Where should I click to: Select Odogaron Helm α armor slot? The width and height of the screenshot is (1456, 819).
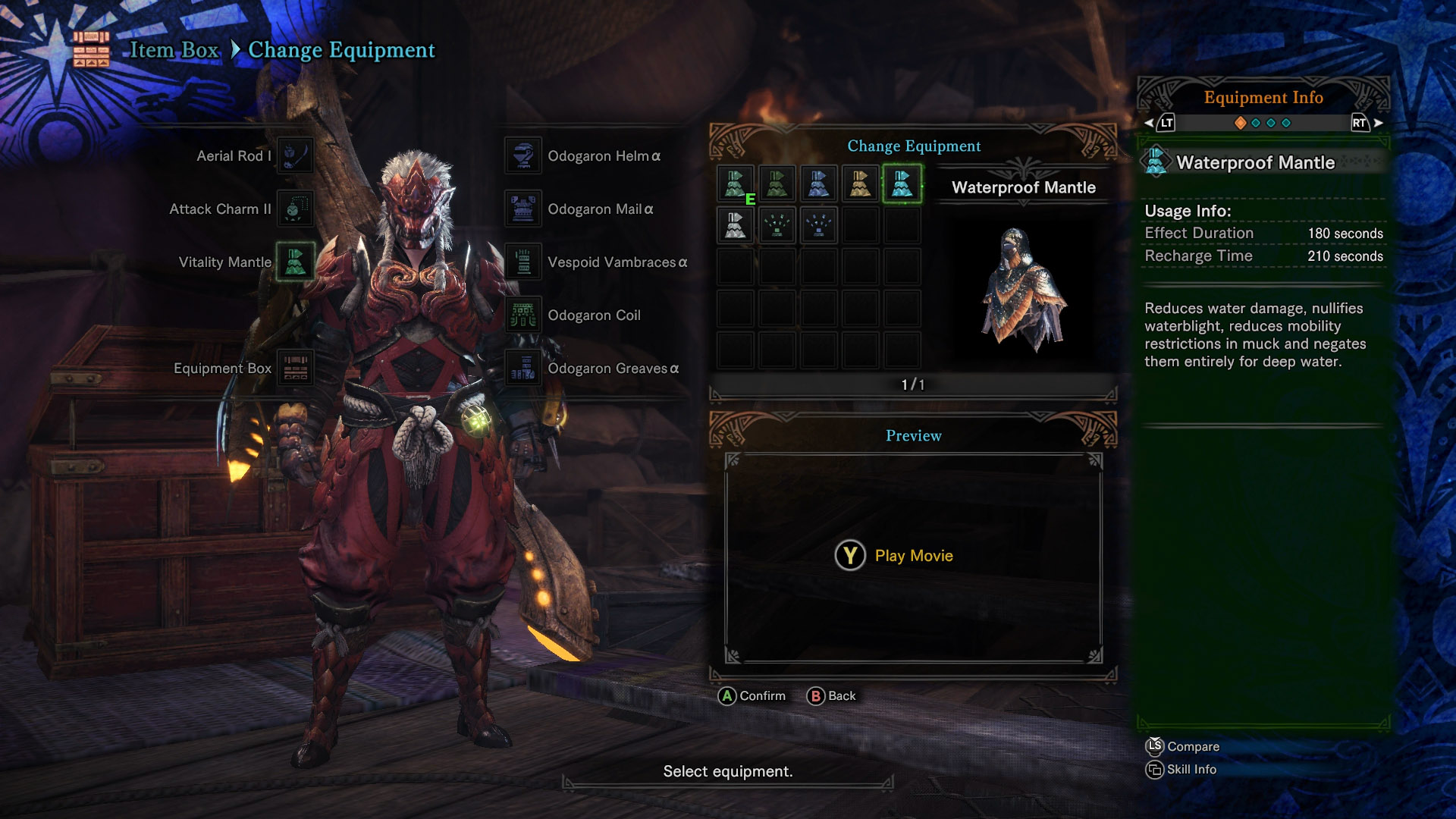pyautogui.click(x=523, y=155)
